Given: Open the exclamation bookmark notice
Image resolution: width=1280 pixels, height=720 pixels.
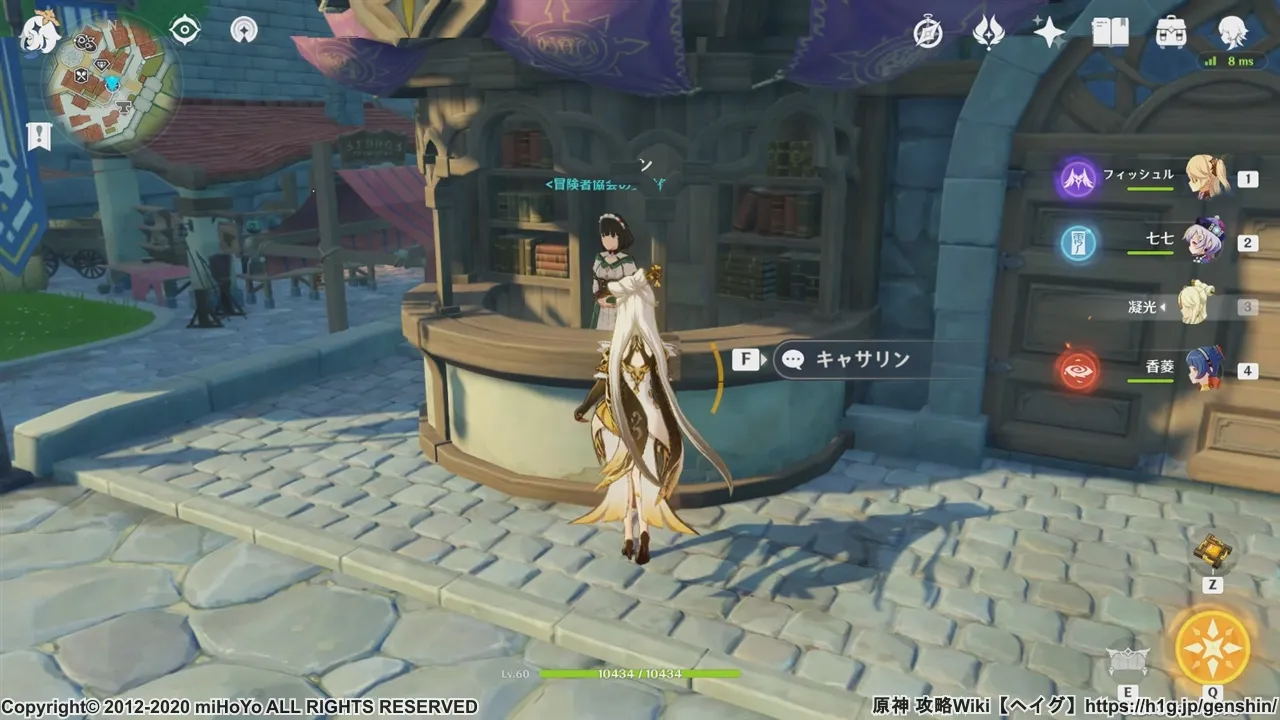Looking at the screenshot, I should coord(39,136).
